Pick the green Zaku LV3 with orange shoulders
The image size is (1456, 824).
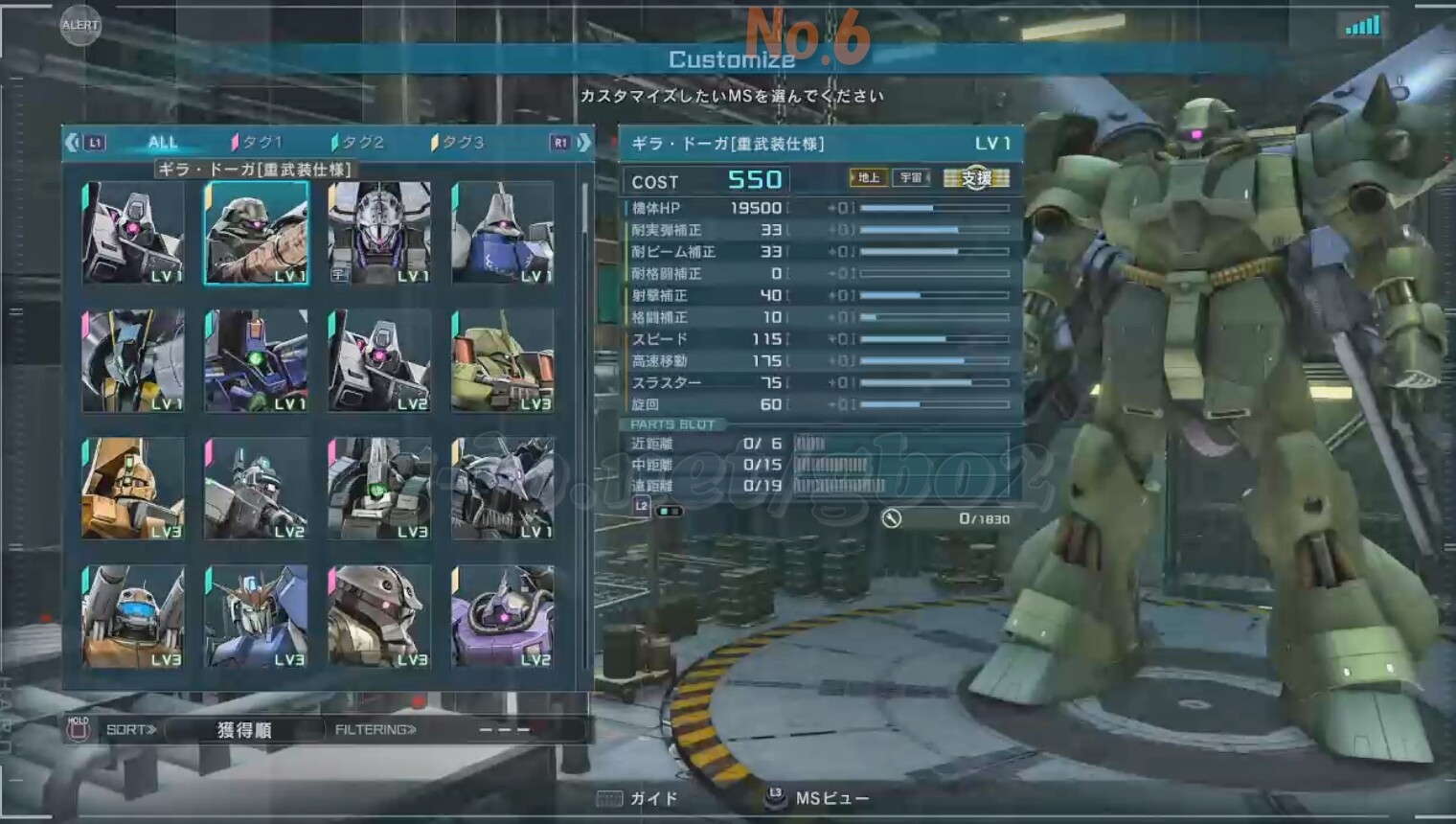(503, 360)
